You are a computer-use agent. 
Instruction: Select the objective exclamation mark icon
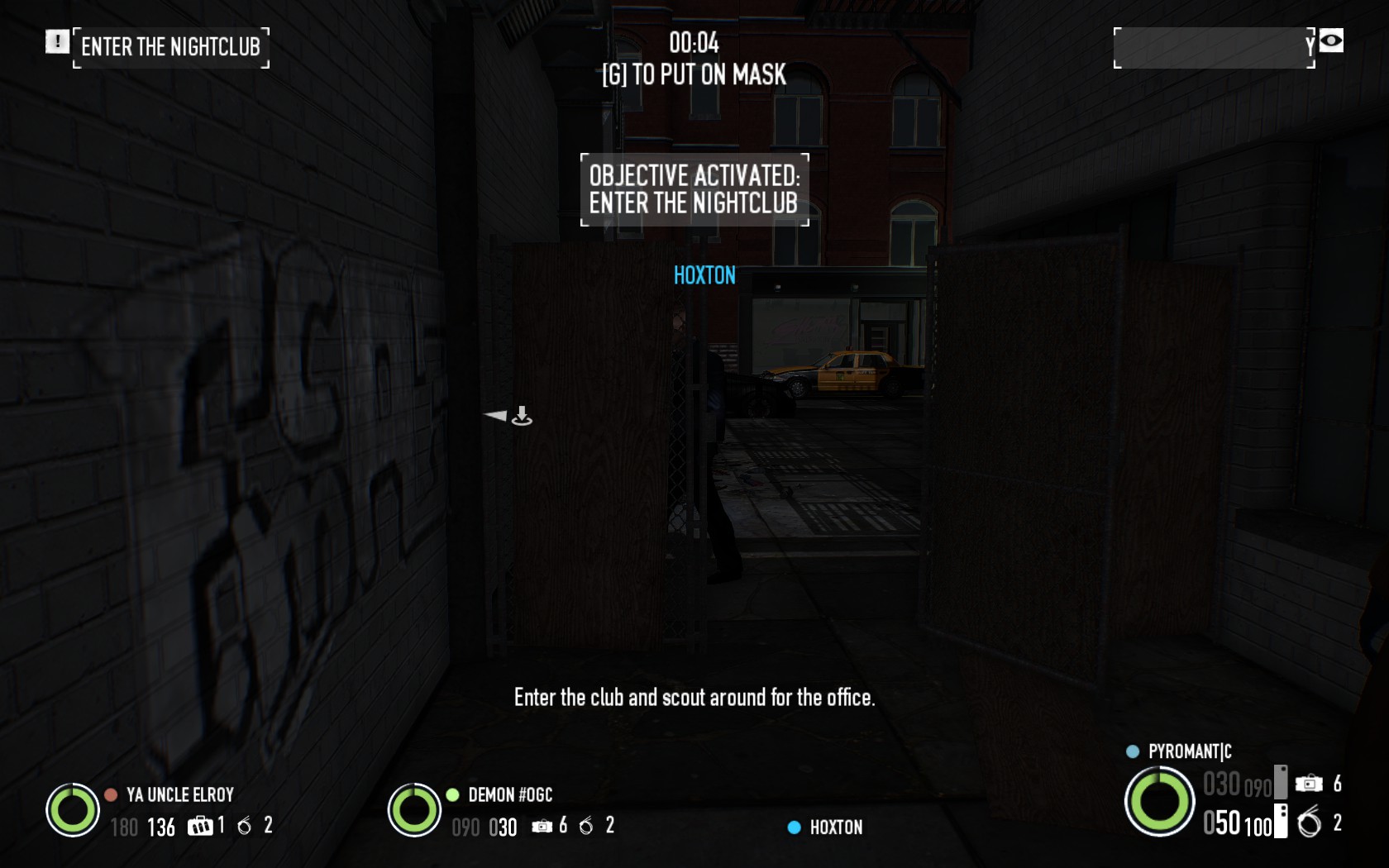[x=57, y=41]
